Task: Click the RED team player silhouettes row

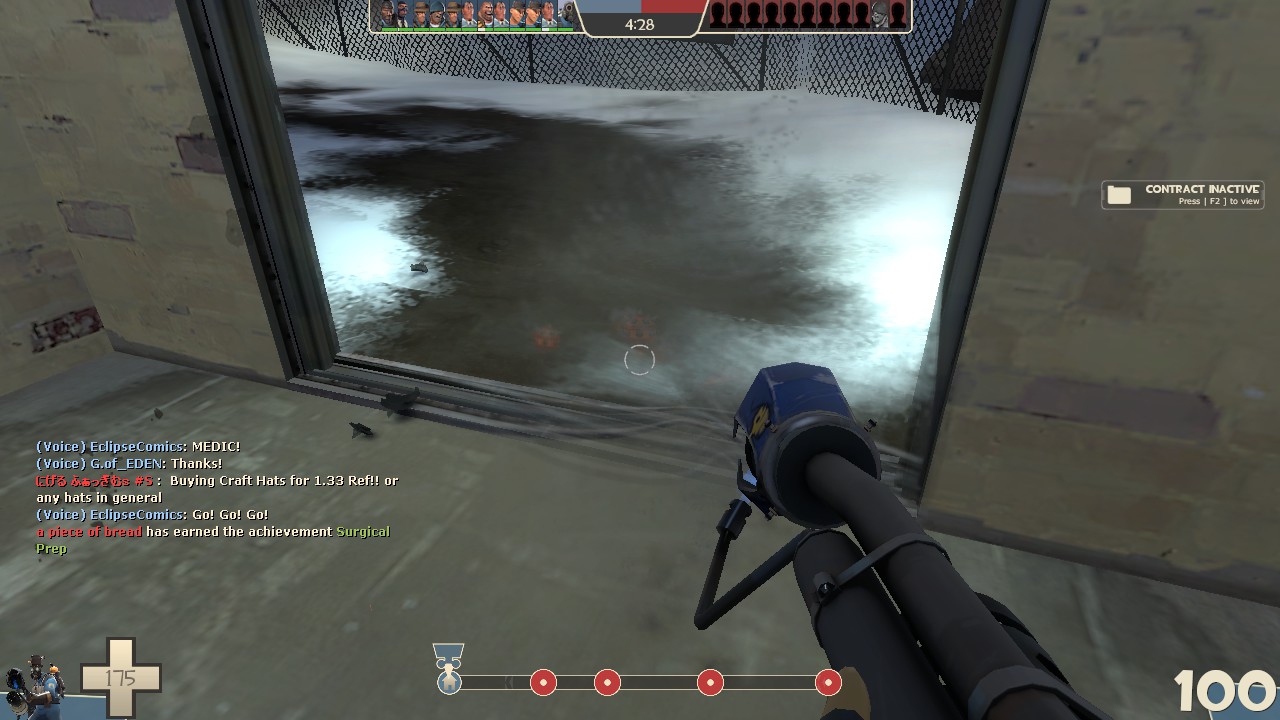Action: [807, 15]
